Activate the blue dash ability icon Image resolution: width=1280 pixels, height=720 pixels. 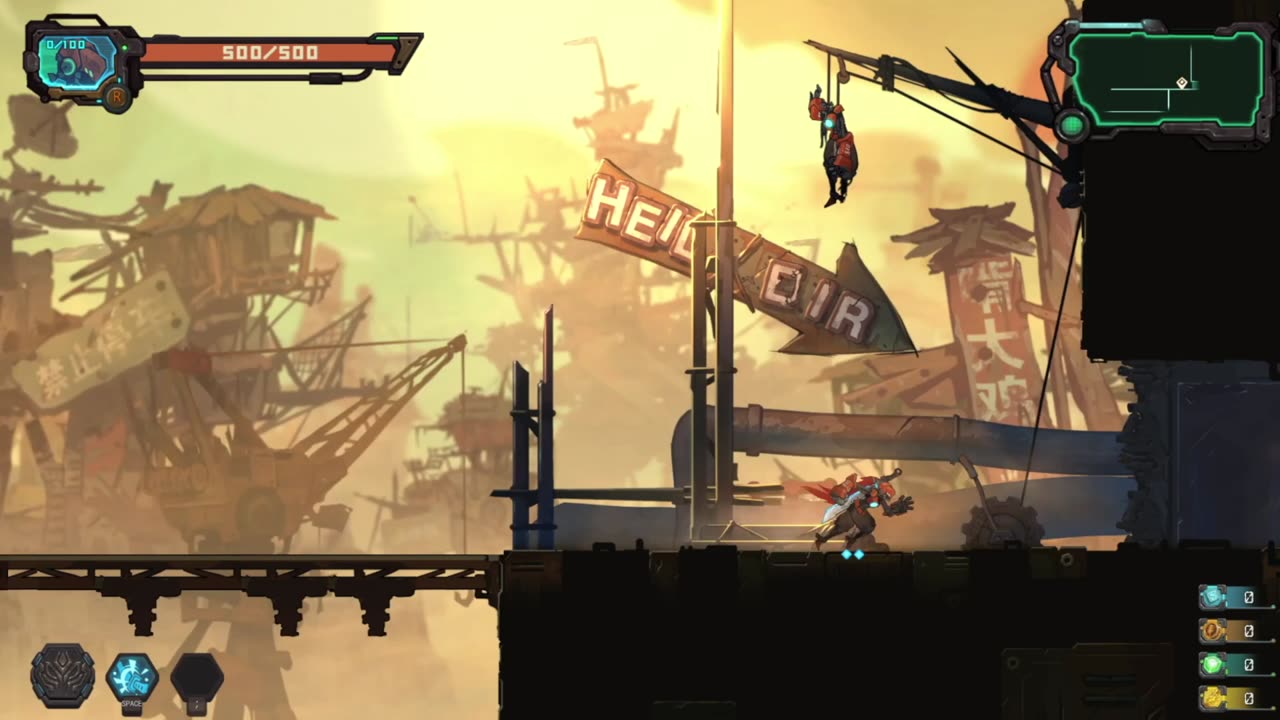pyautogui.click(x=132, y=677)
